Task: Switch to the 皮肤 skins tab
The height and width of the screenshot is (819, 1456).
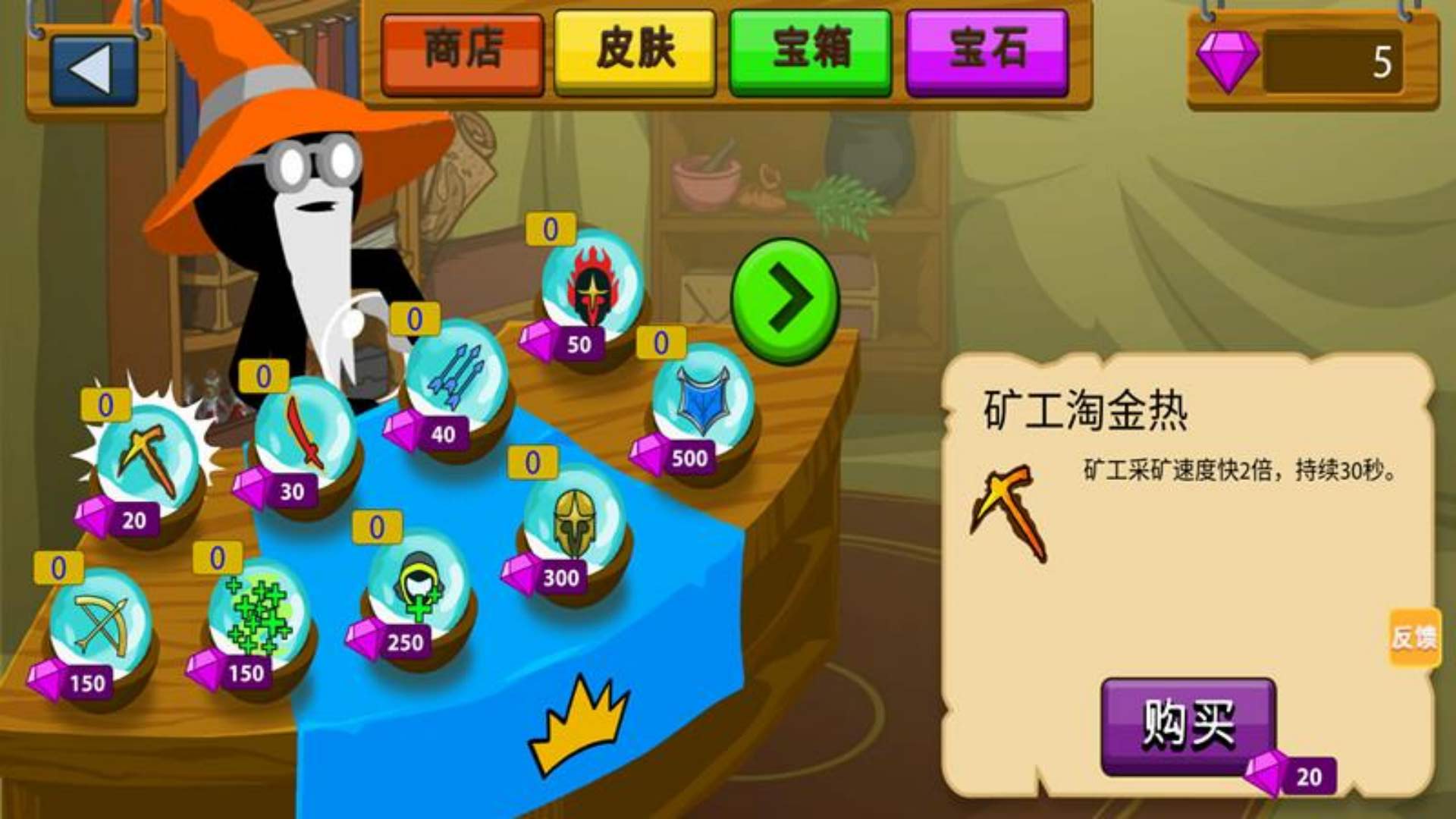Action: (637, 52)
